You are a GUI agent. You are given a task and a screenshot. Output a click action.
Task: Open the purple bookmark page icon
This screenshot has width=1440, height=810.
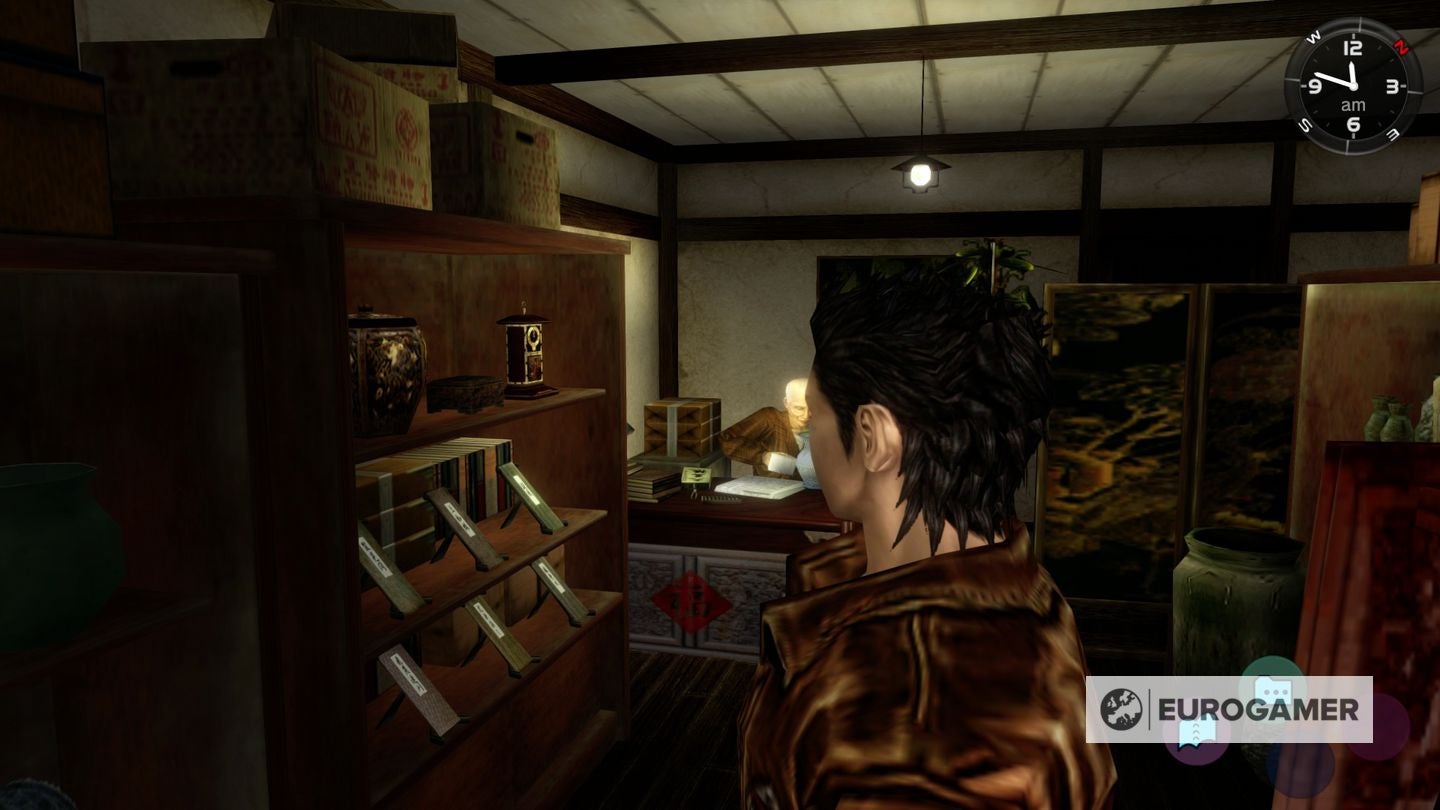click(x=1197, y=733)
